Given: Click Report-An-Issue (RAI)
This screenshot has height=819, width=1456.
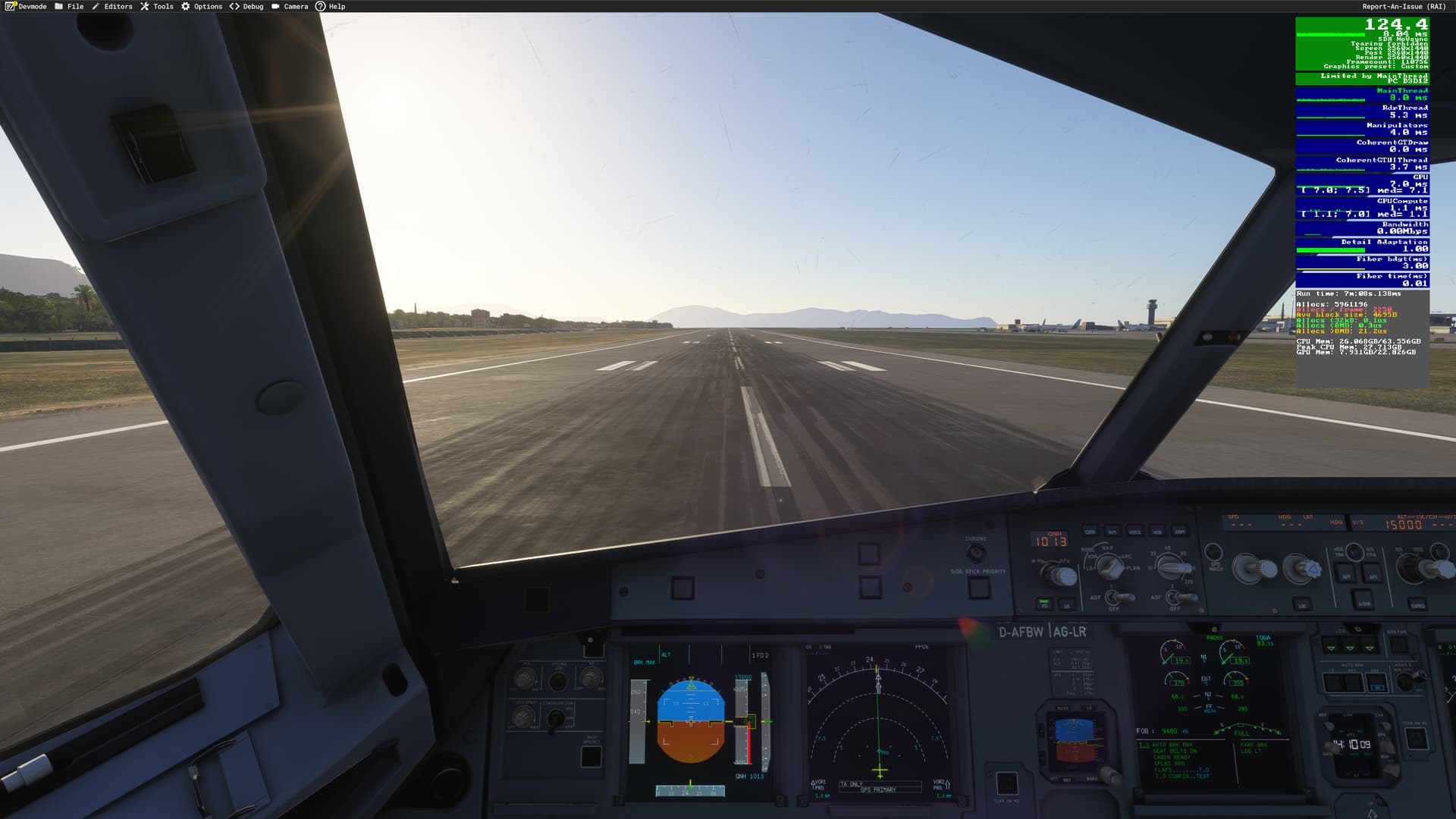Looking at the screenshot, I should [x=1404, y=6].
